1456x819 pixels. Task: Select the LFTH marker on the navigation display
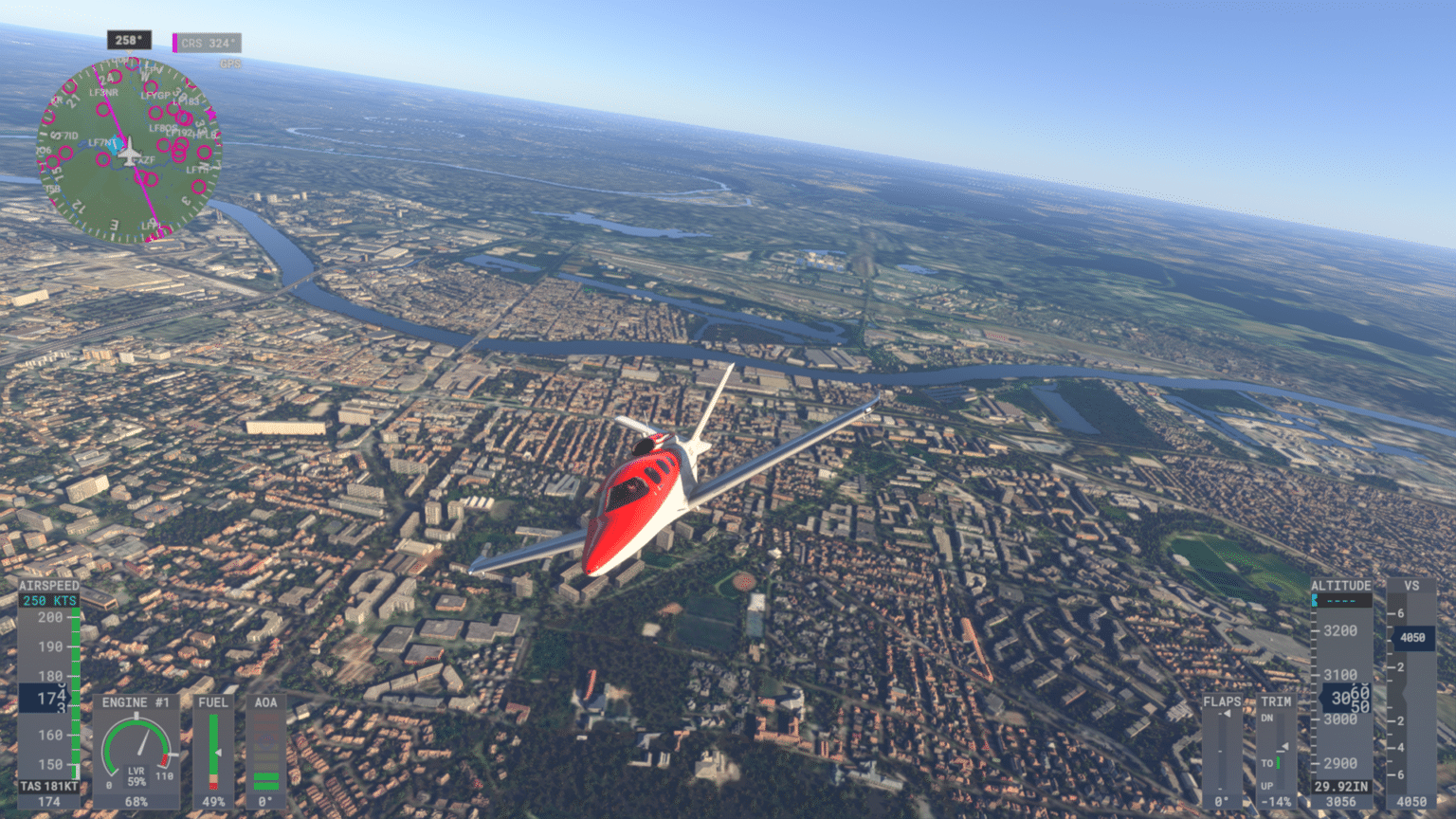tap(197, 169)
